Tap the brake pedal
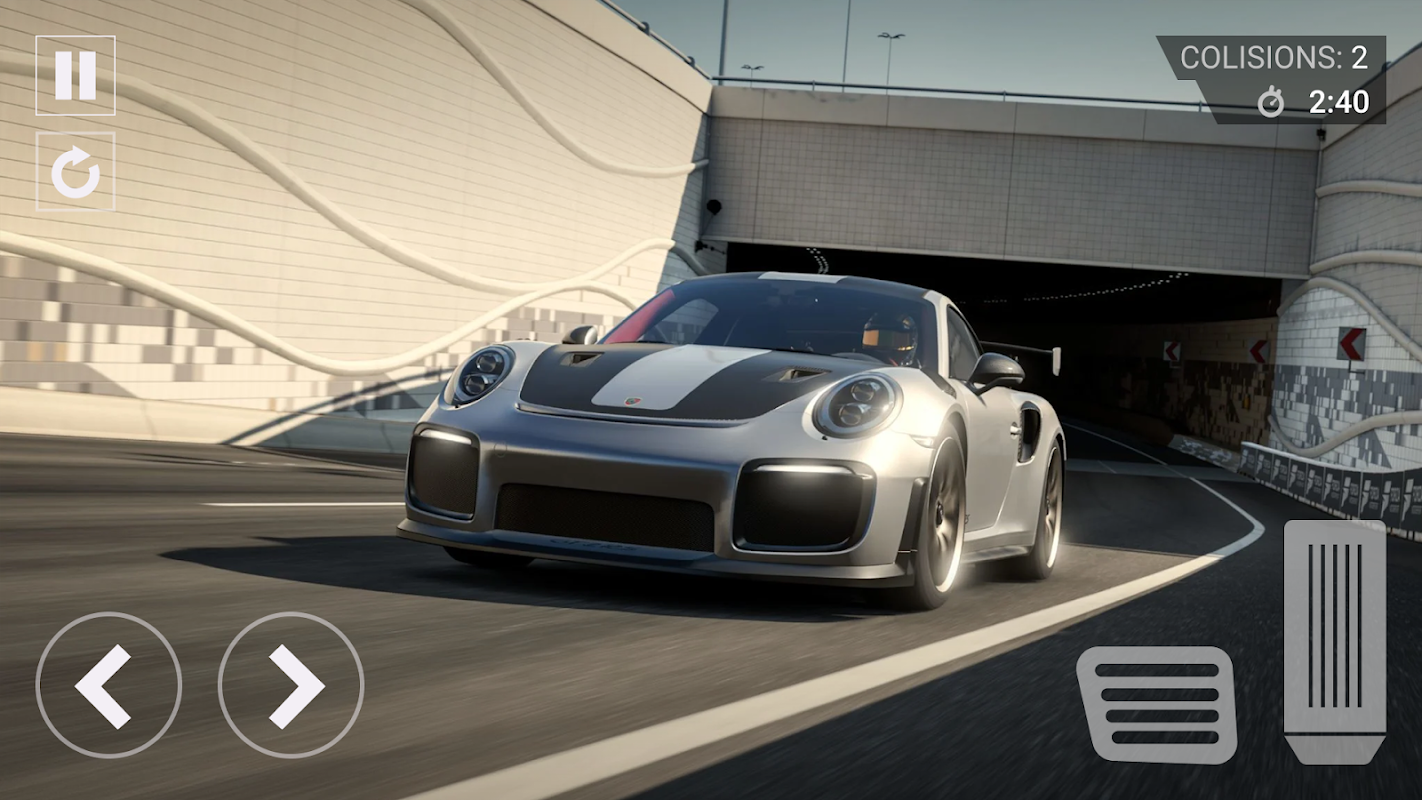This screenshot has height=800, width=1422. pyautogui.click(x=1157, y=704)
